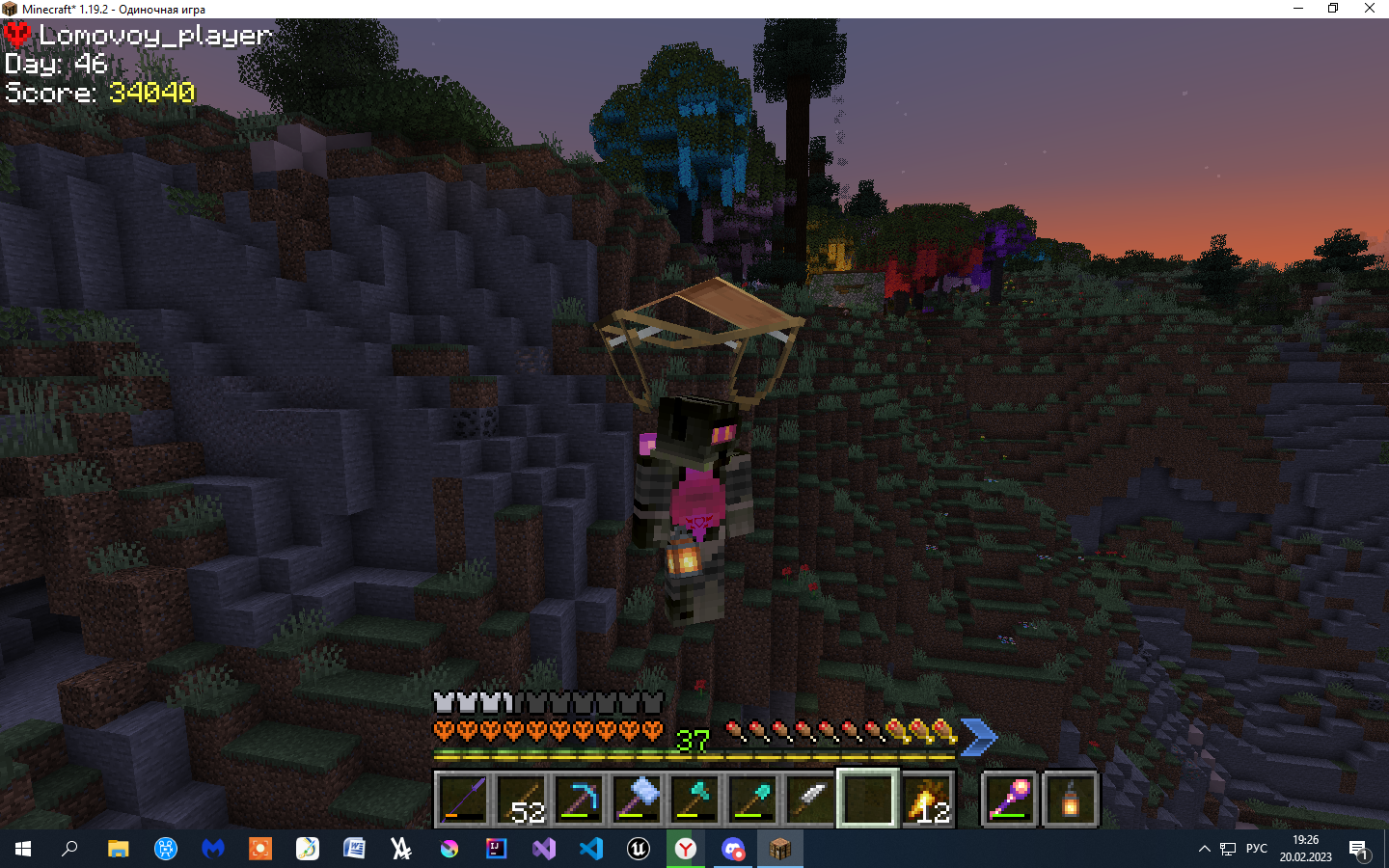1389x868 pixels.
Task: Open the Minecraft crafting table icon in taskbar
Action: click(x=779, y=849)
